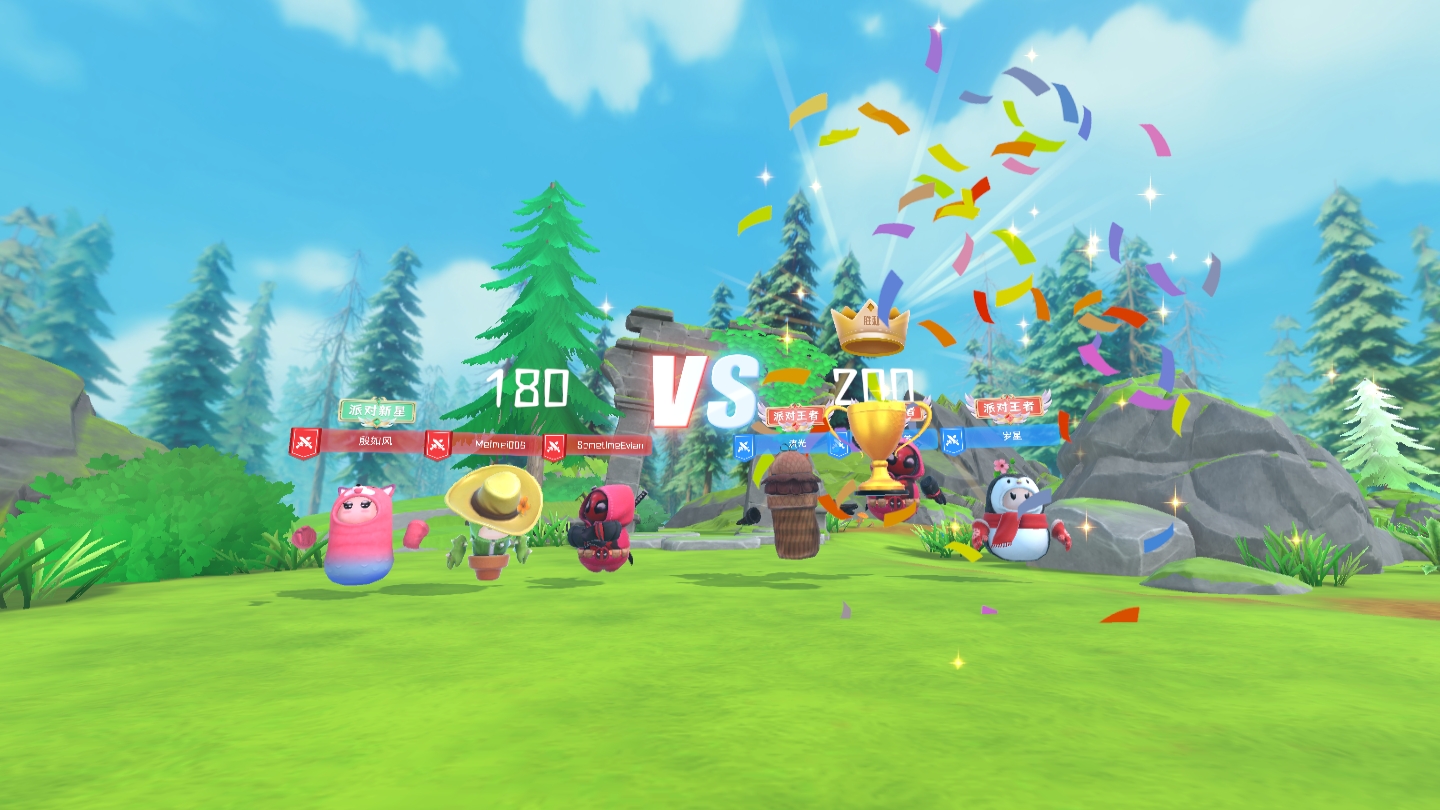1440x810 pixels.
Task: Select the 派对新星 rank emblem
Action: (x=377, y=411)
